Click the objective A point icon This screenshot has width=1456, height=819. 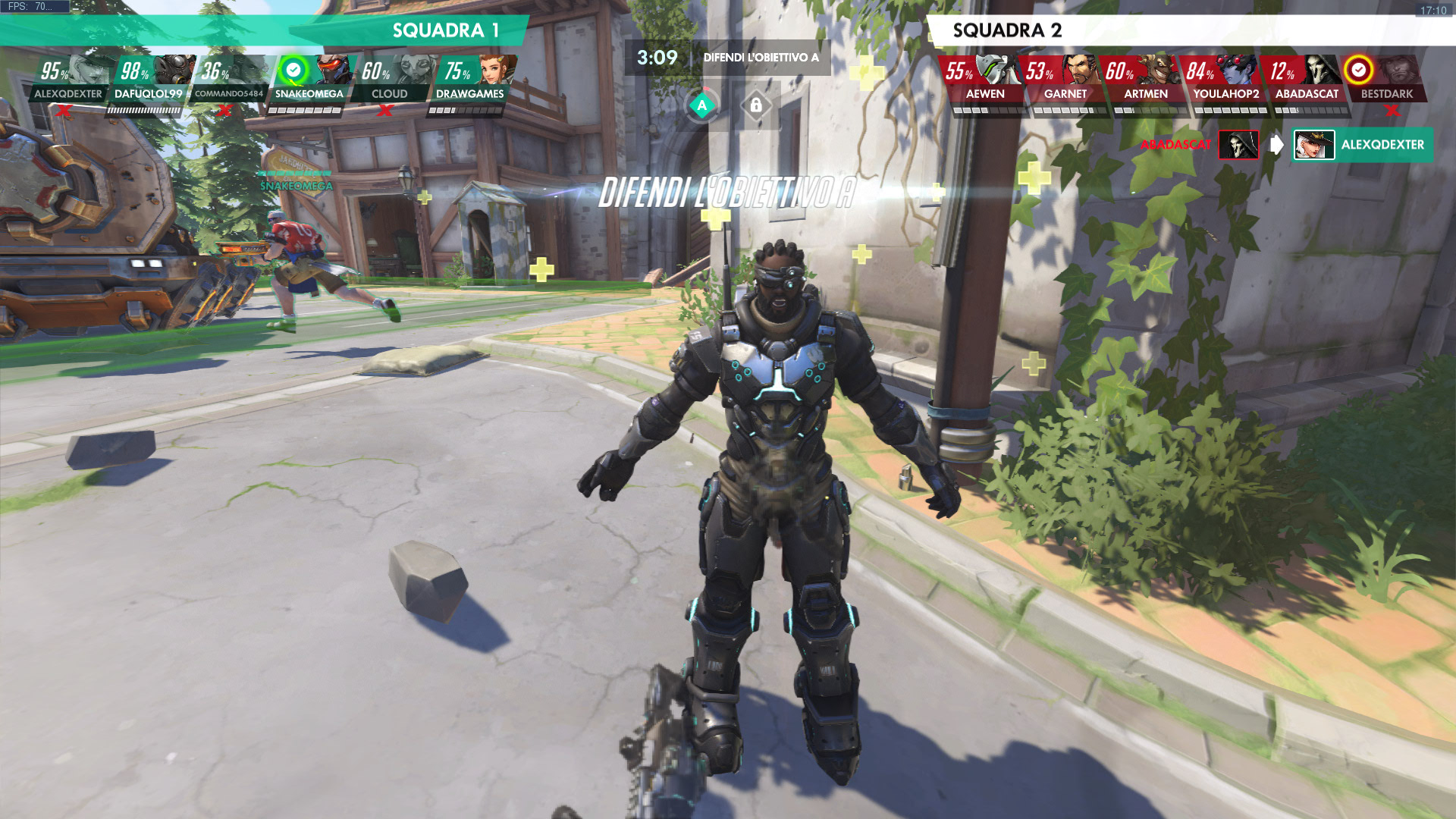click(x=702, y=105)
